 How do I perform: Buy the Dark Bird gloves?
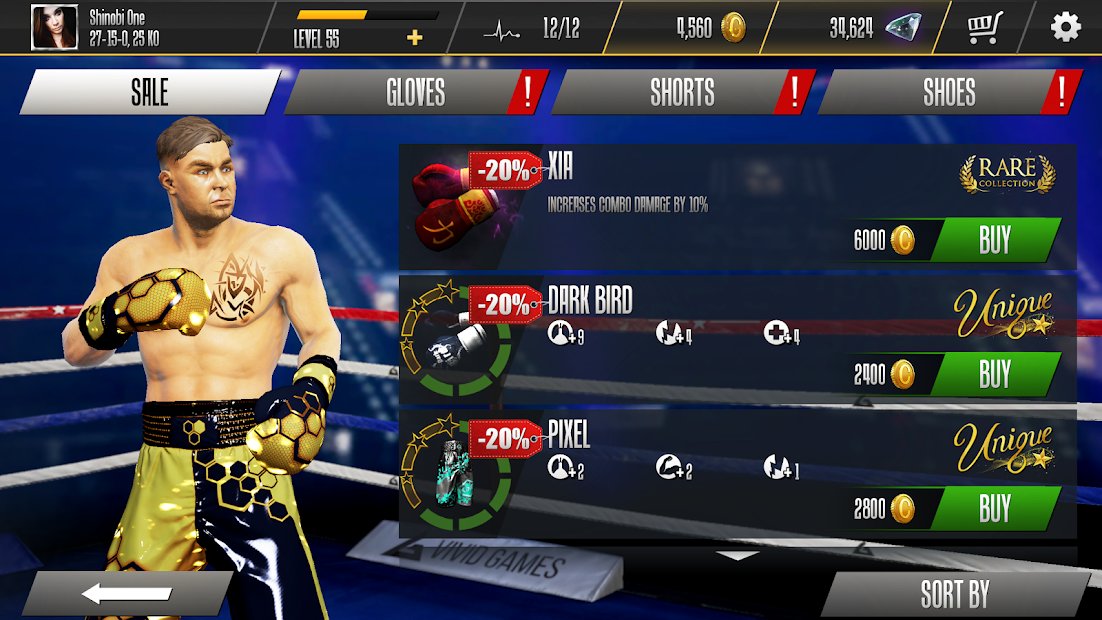coord(994,374)
